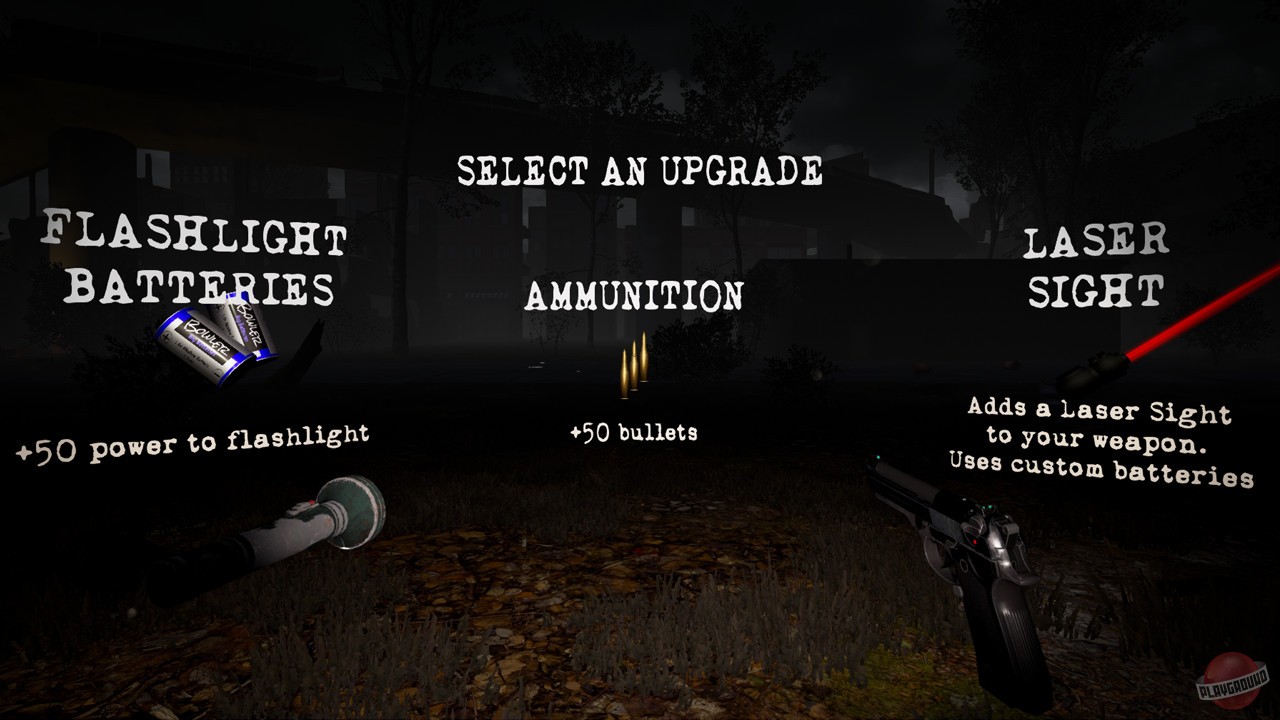1280x720 pixels.
Task: Click the pistol's rear sight dot marker
Action: (987, 507)
